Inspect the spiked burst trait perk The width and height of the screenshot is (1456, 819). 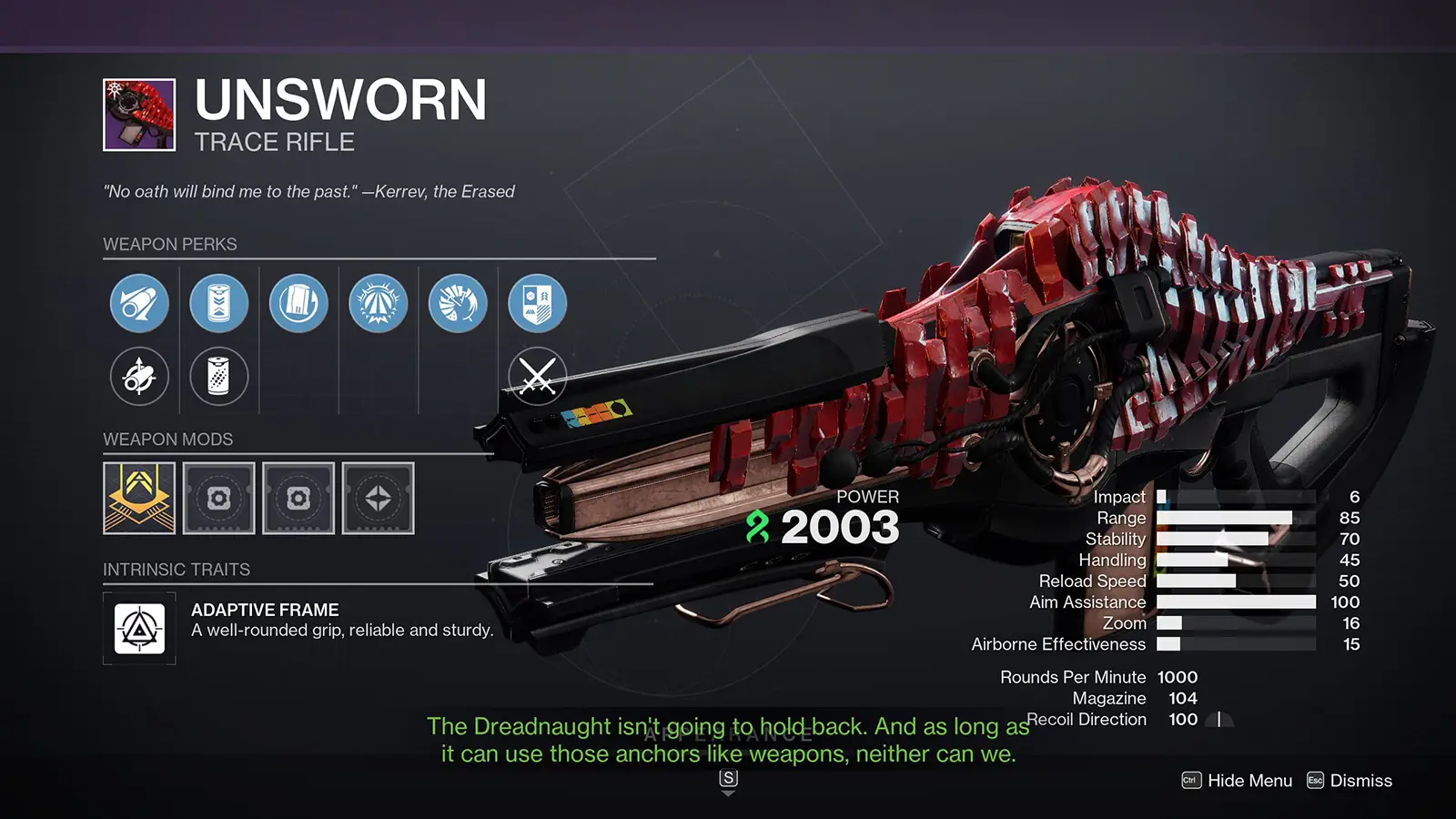378,303
